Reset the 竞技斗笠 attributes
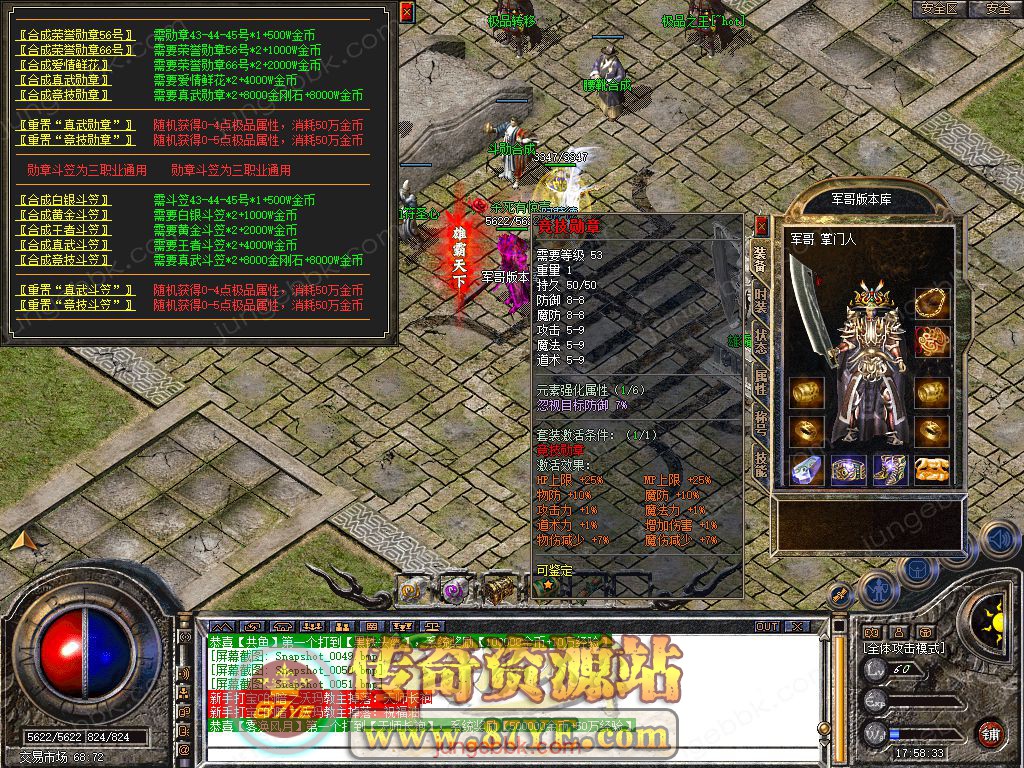Screen dimensions: 1024x768 [x=76, y=304]
